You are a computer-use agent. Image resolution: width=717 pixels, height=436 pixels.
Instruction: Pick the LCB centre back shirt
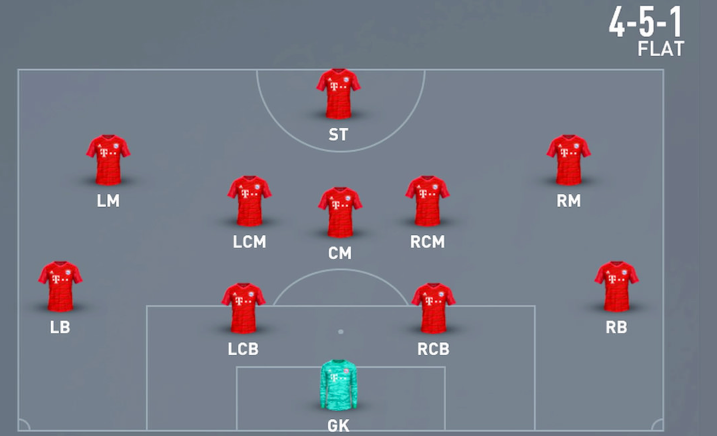tap(243, 307)
